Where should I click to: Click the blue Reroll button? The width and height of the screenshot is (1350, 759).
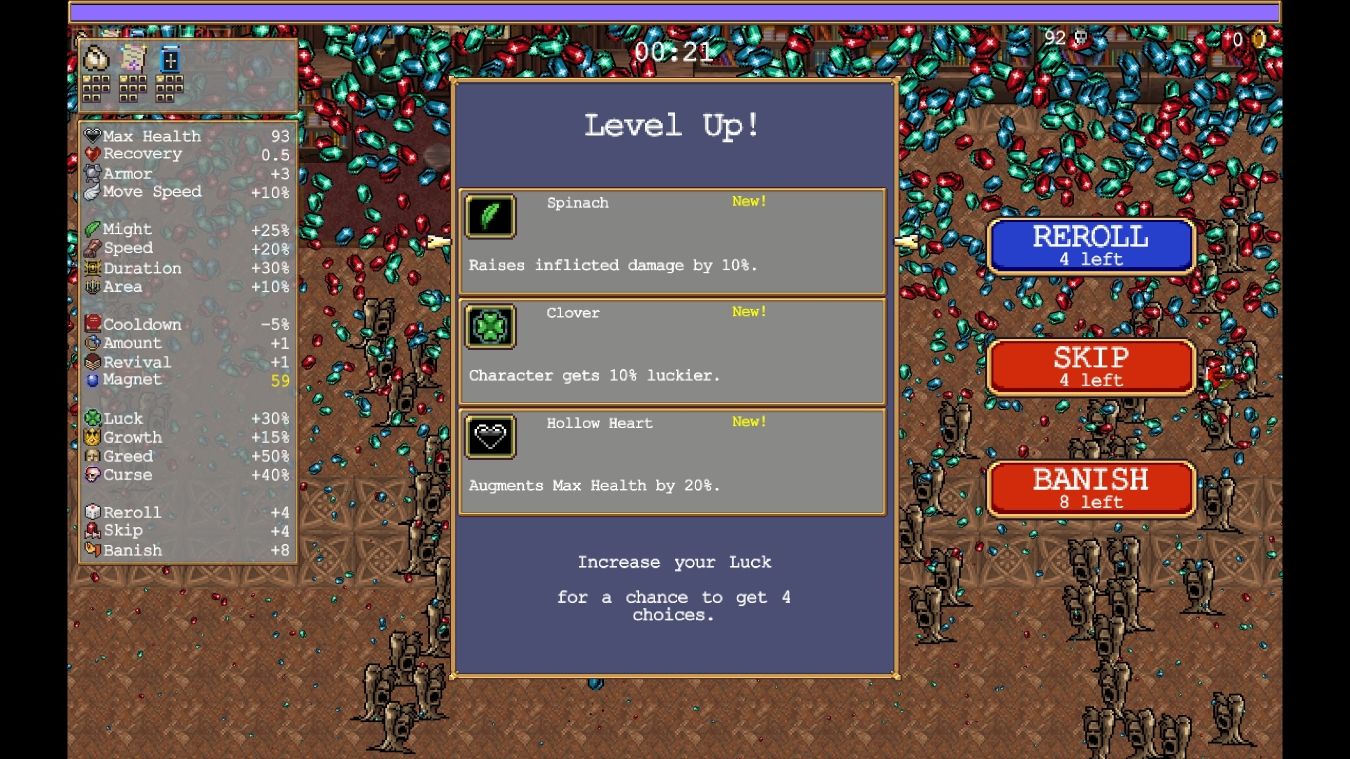click(1091, 246)
